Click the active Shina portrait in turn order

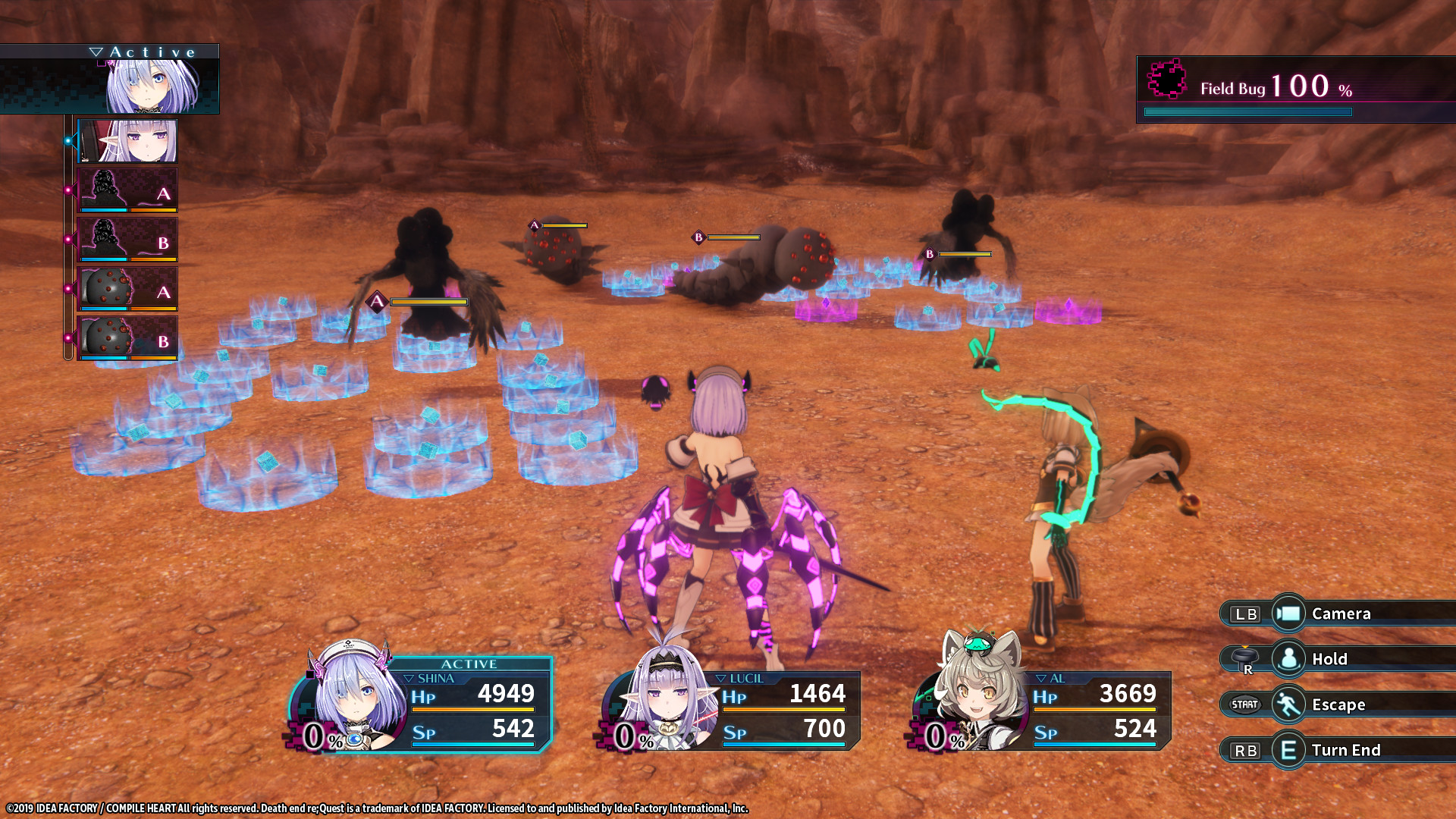tap(152, 85)
